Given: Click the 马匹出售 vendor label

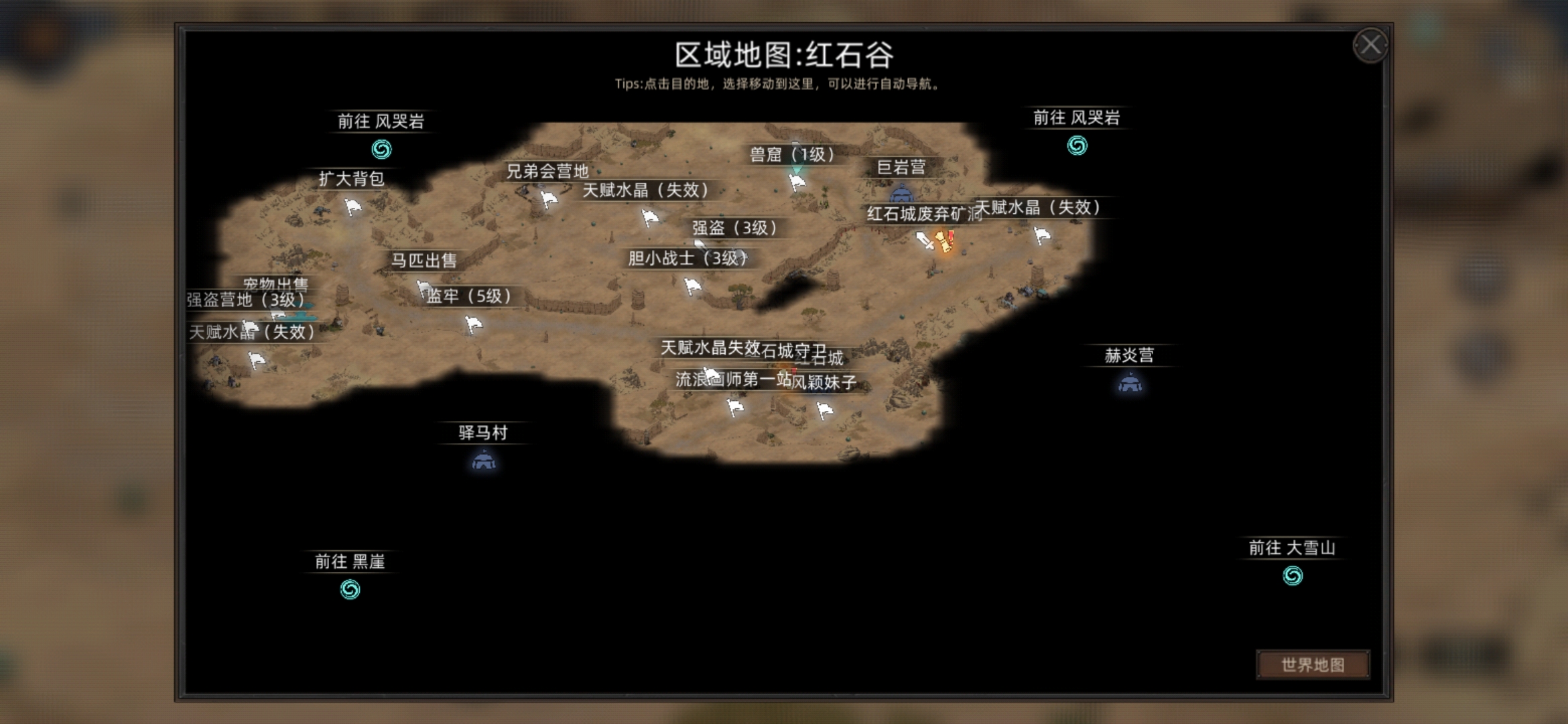Looking at the screenshot, I should click(426, 262).
